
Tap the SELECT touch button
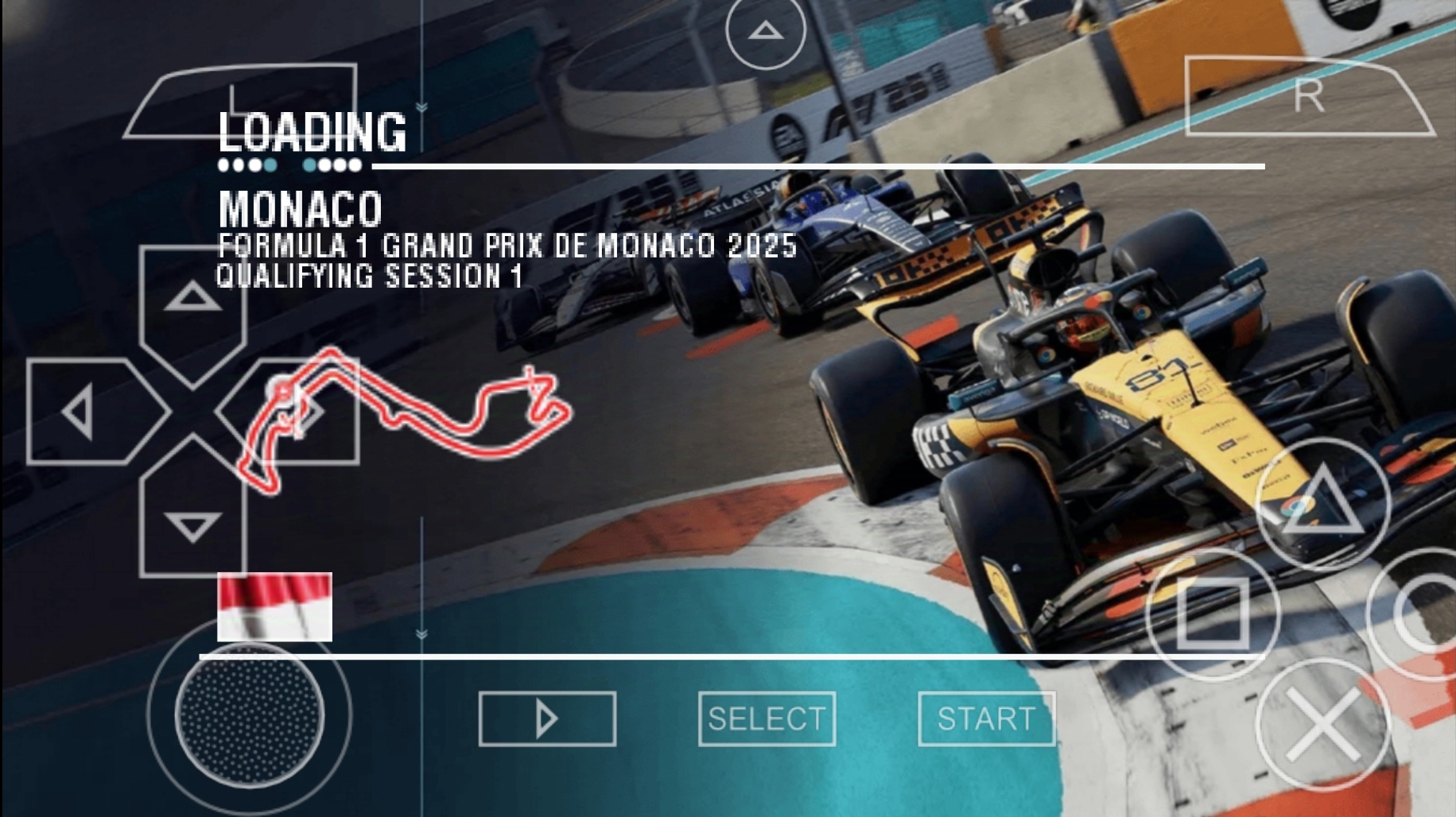tap(767, 719)
